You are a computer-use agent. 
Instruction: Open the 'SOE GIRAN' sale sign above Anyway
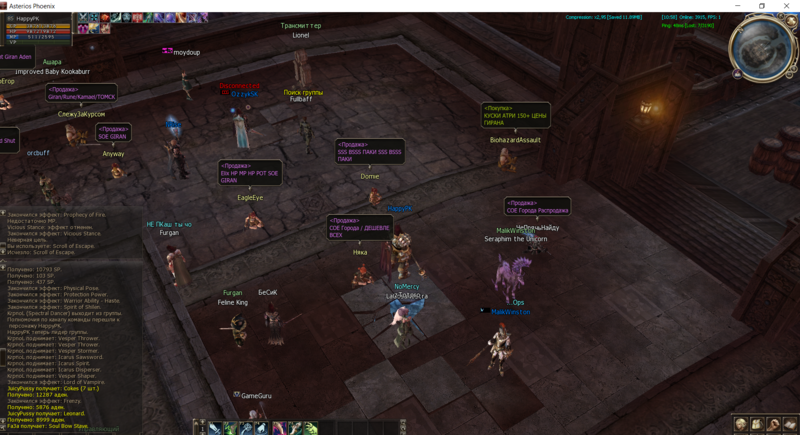(113, 132)
